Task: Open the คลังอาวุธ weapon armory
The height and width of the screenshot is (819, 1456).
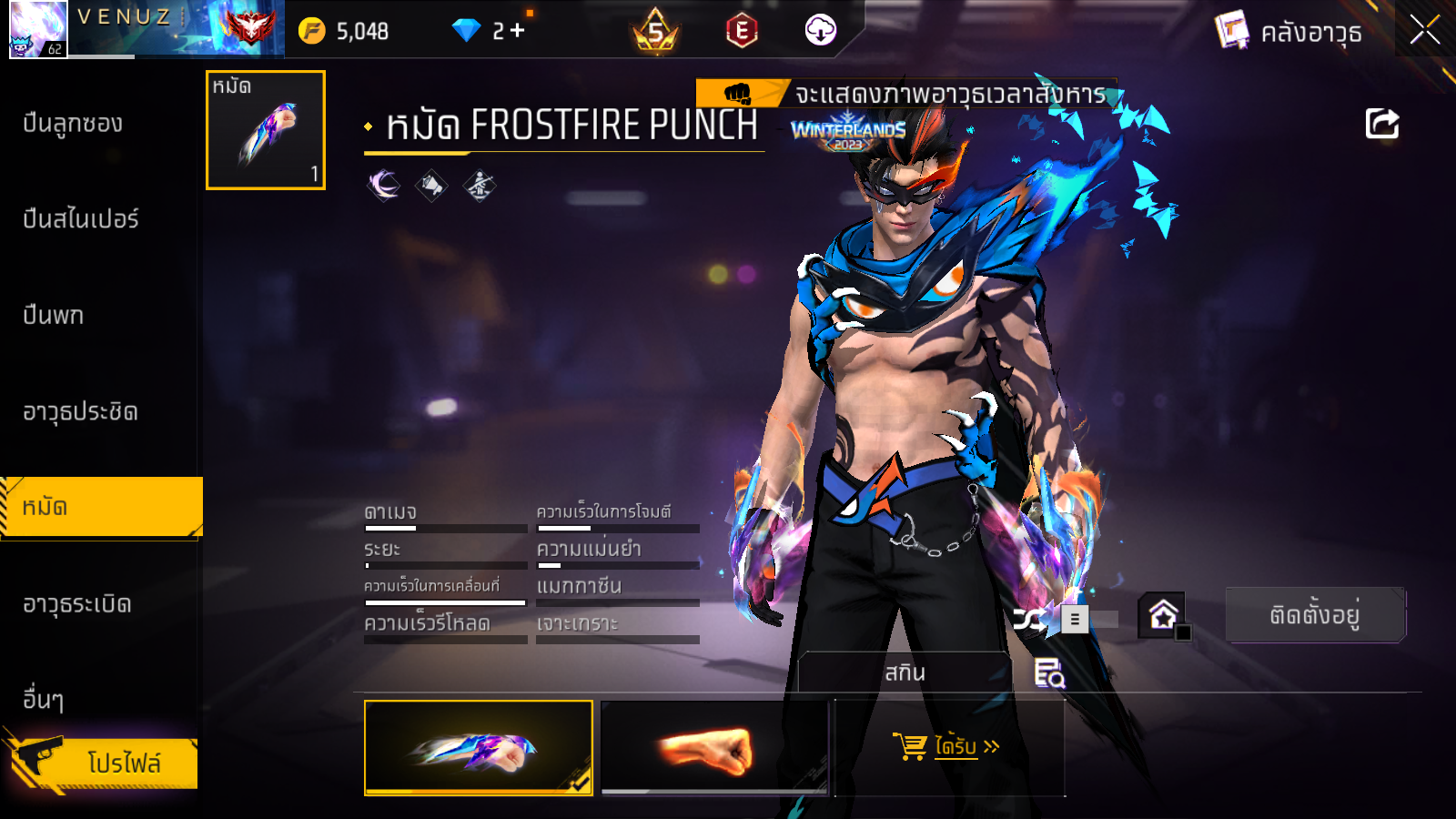Action: point(1289,32)
